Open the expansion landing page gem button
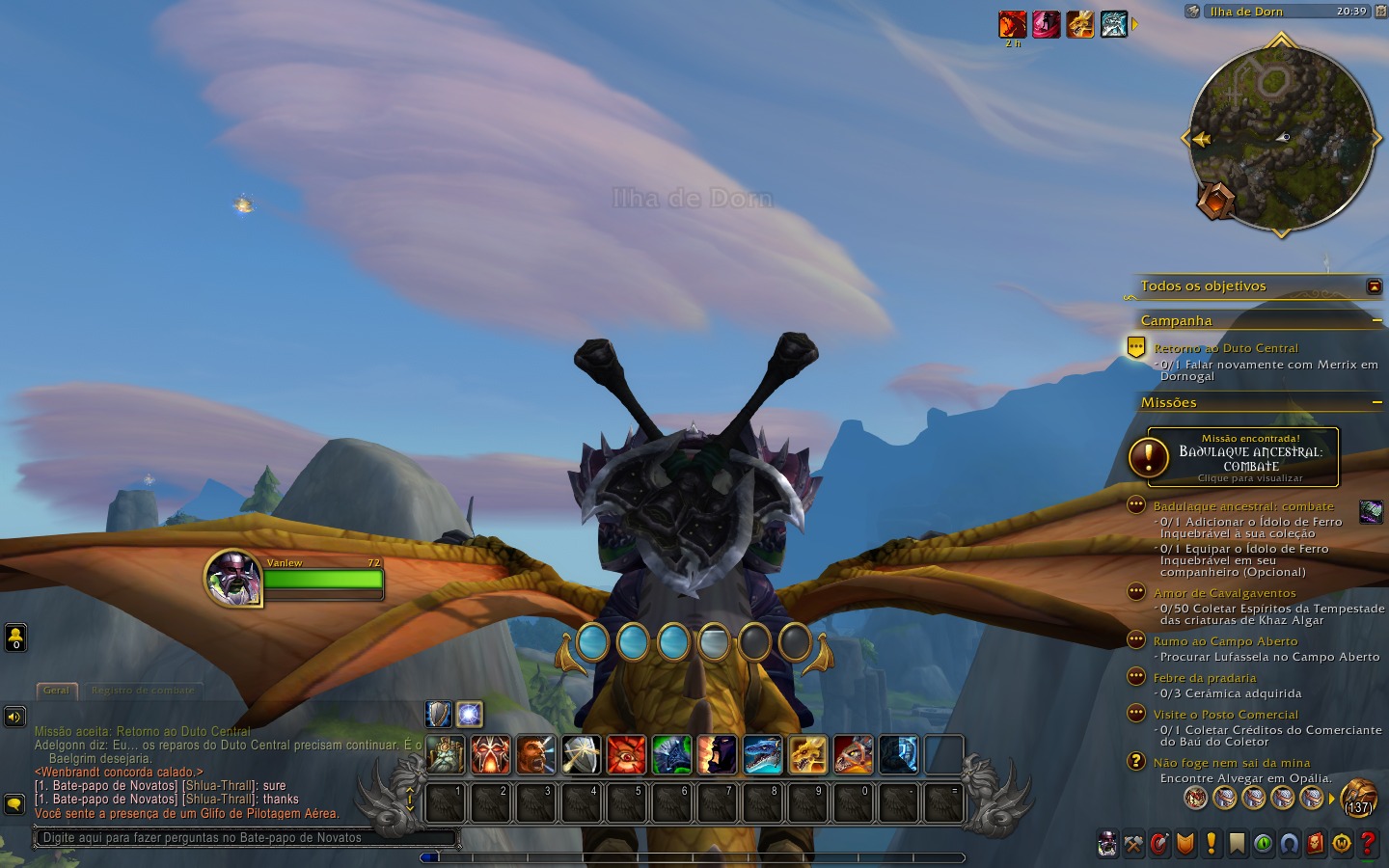The height and width of the screenshot is (868, 1389). pos(1215,200)
